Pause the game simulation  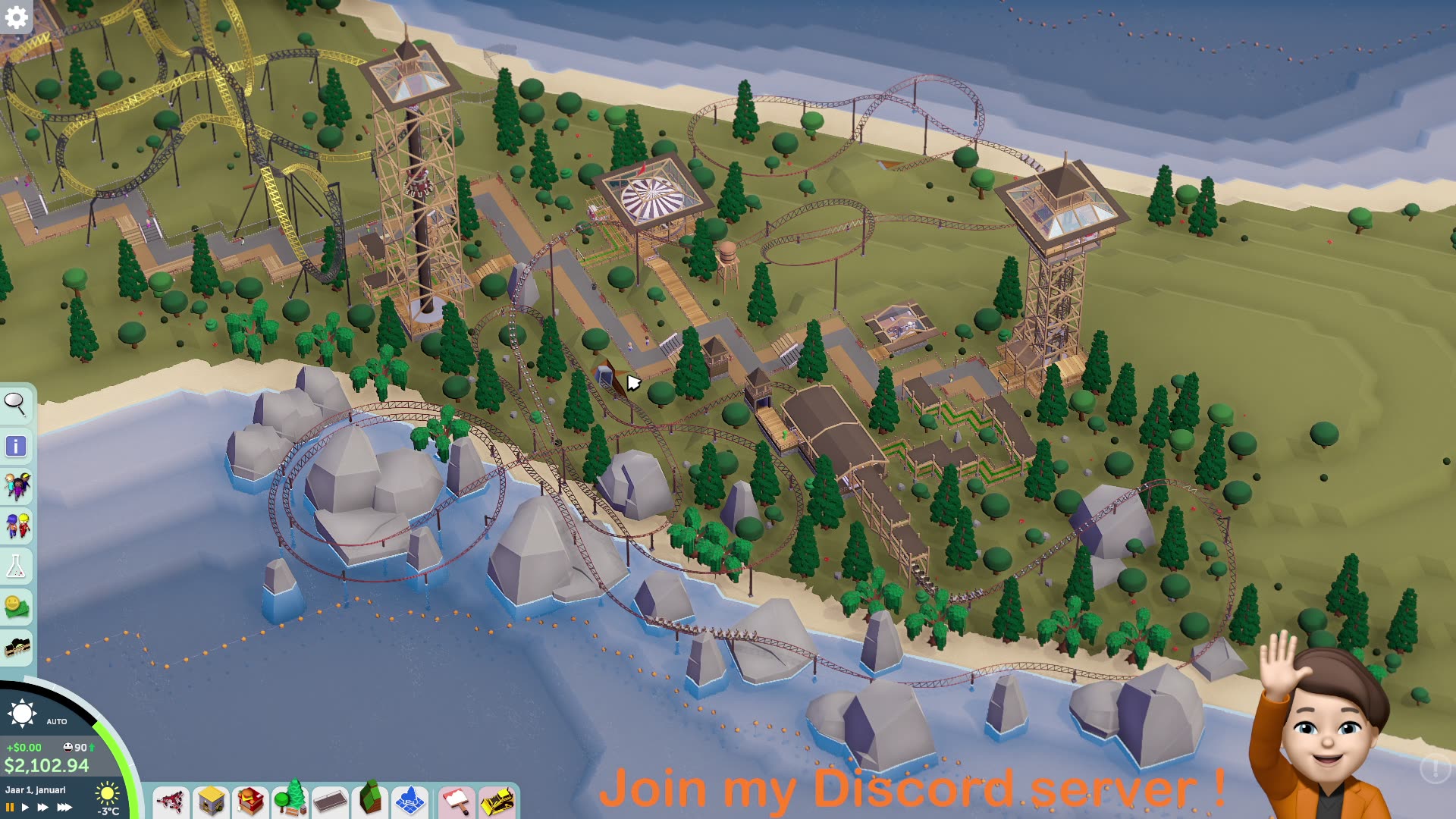point(10,807)
